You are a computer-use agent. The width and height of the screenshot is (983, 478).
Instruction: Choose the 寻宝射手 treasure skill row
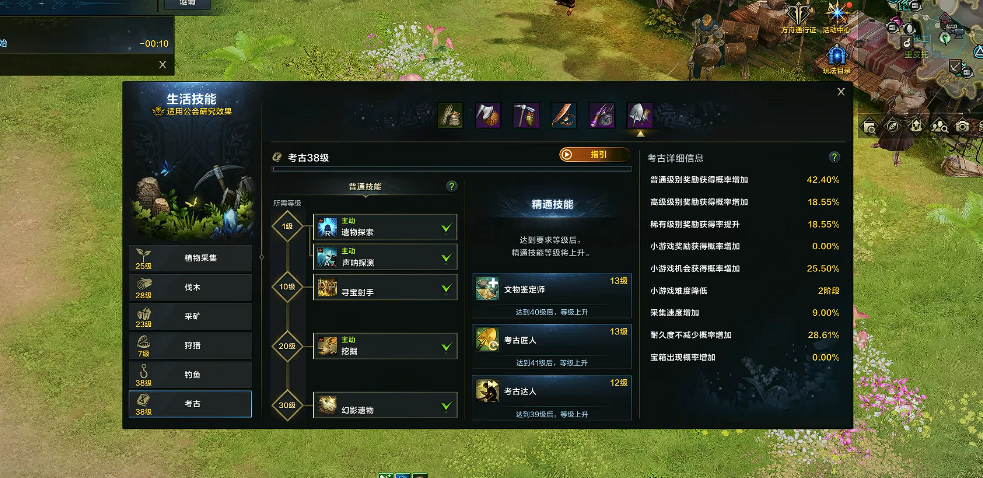coord(385,289)
